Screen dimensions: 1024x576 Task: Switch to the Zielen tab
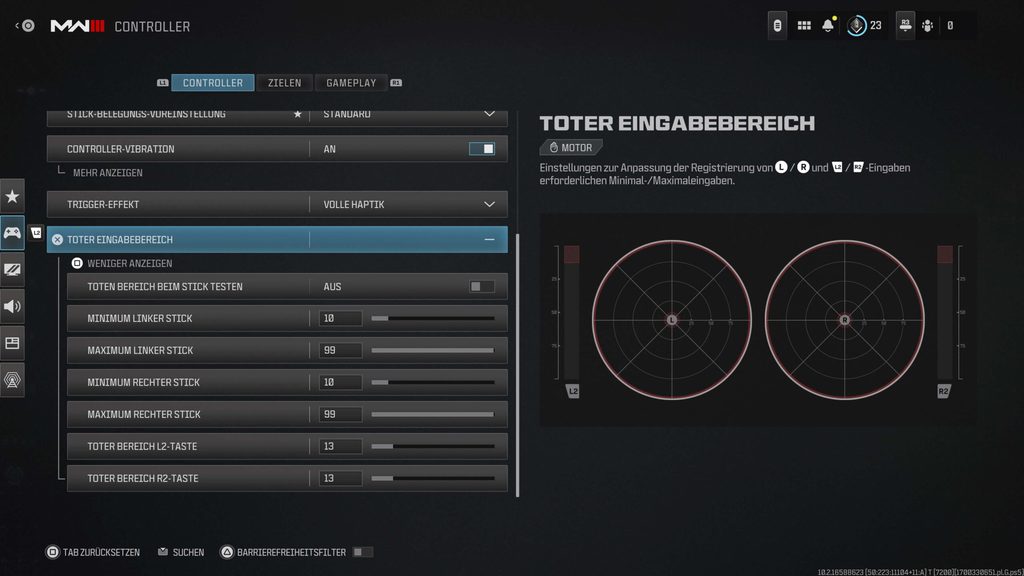(285, 83)
